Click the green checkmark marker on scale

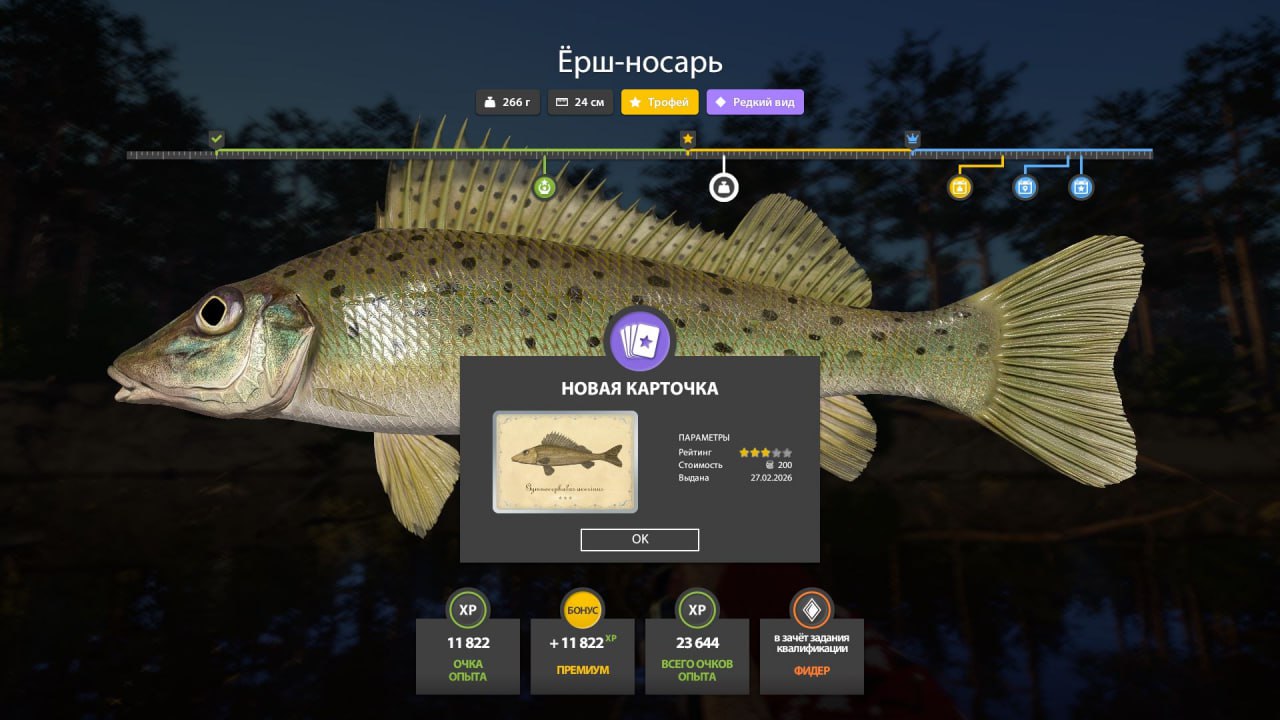217,138
